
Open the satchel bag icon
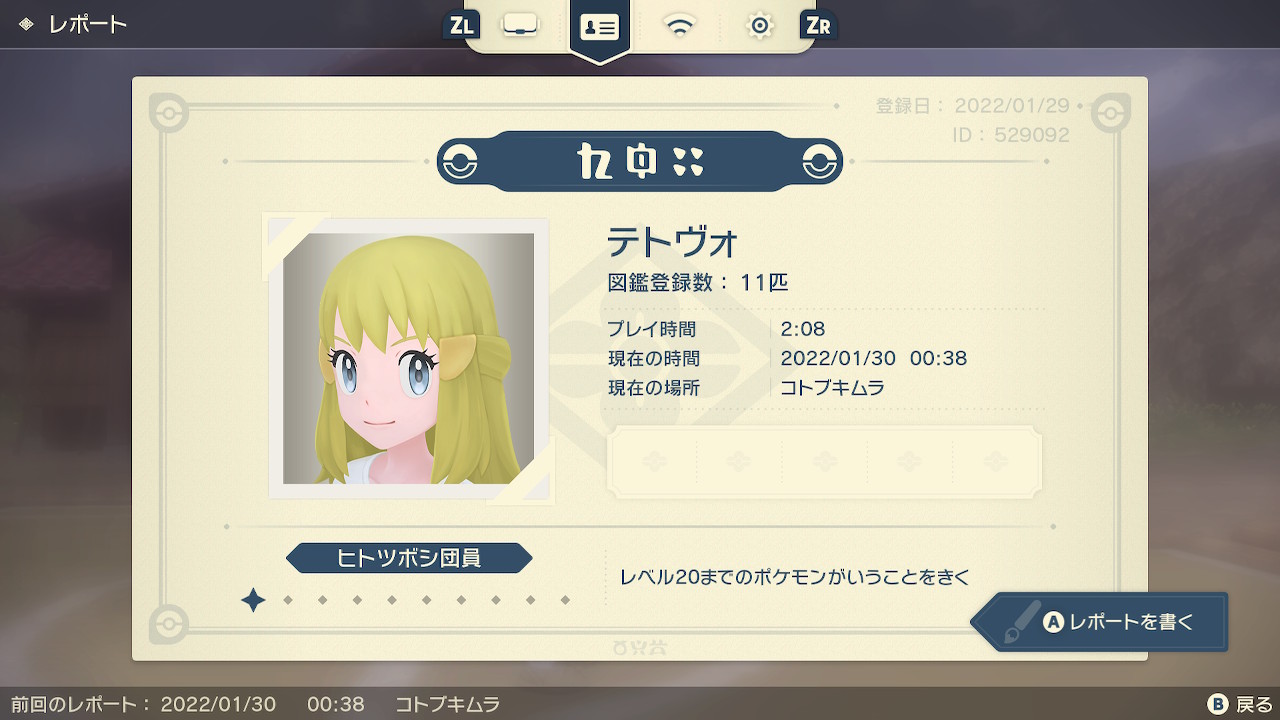(520, 27)
